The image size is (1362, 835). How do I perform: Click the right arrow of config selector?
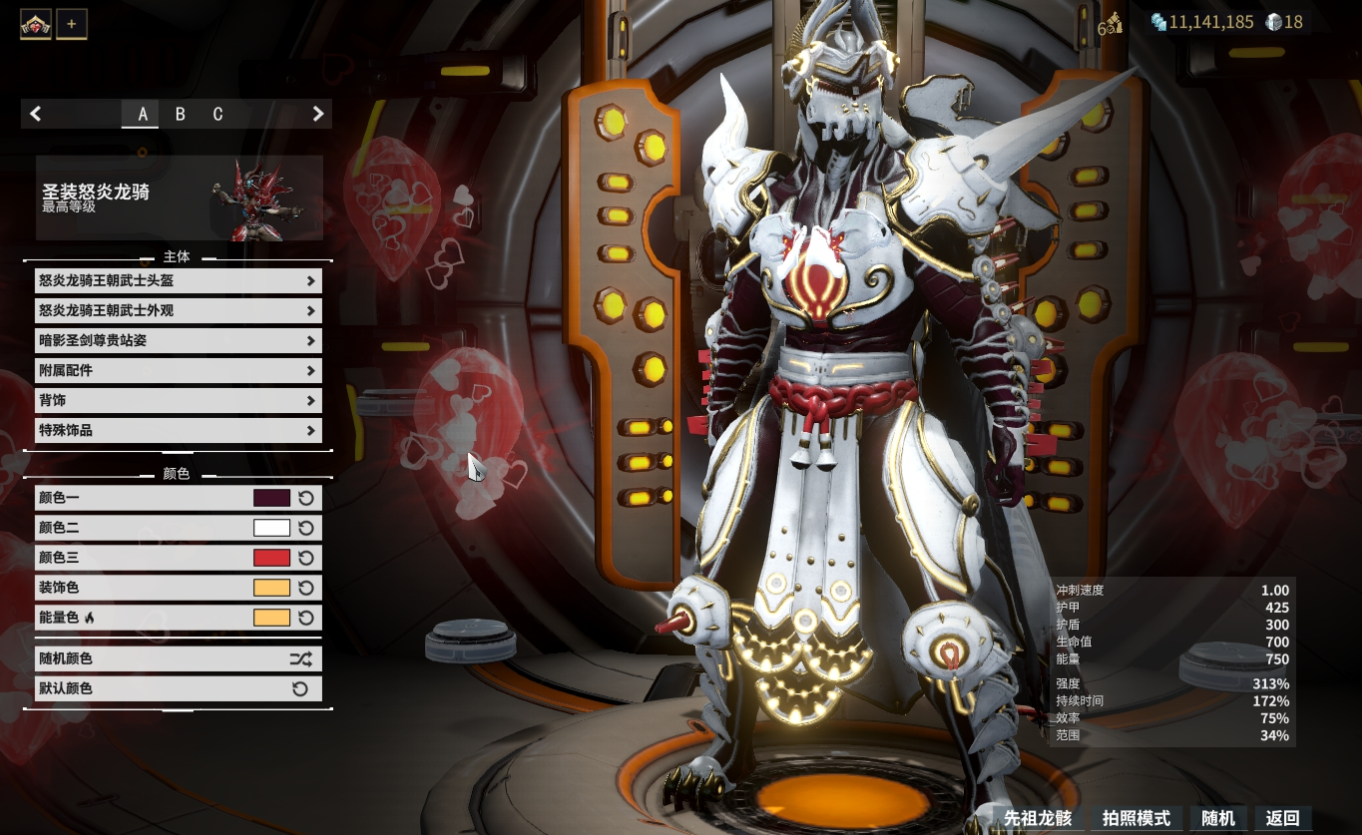click(x=318, y=114)
